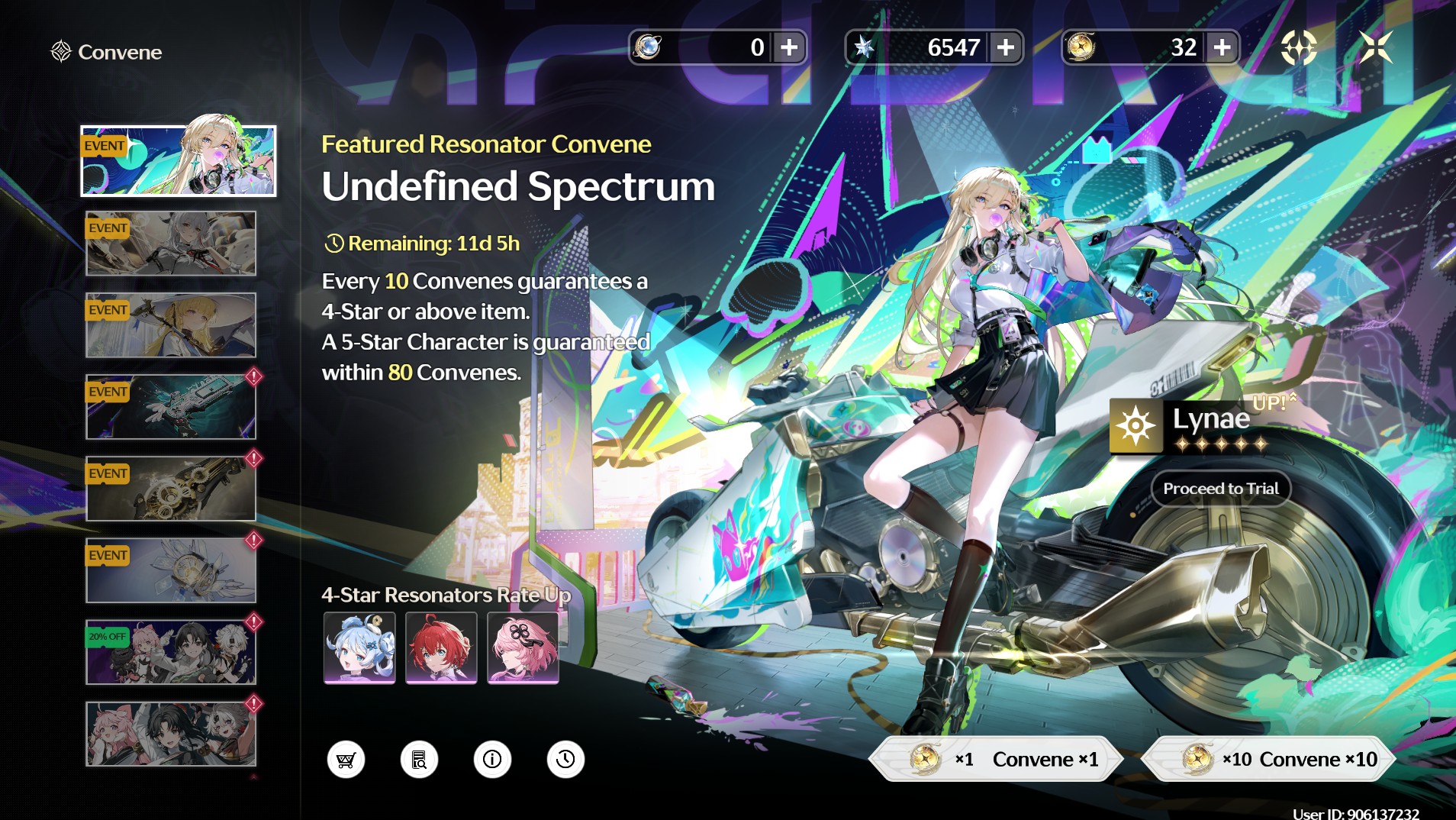
Task: Open the convene details info icon
Action: point(492,760)
